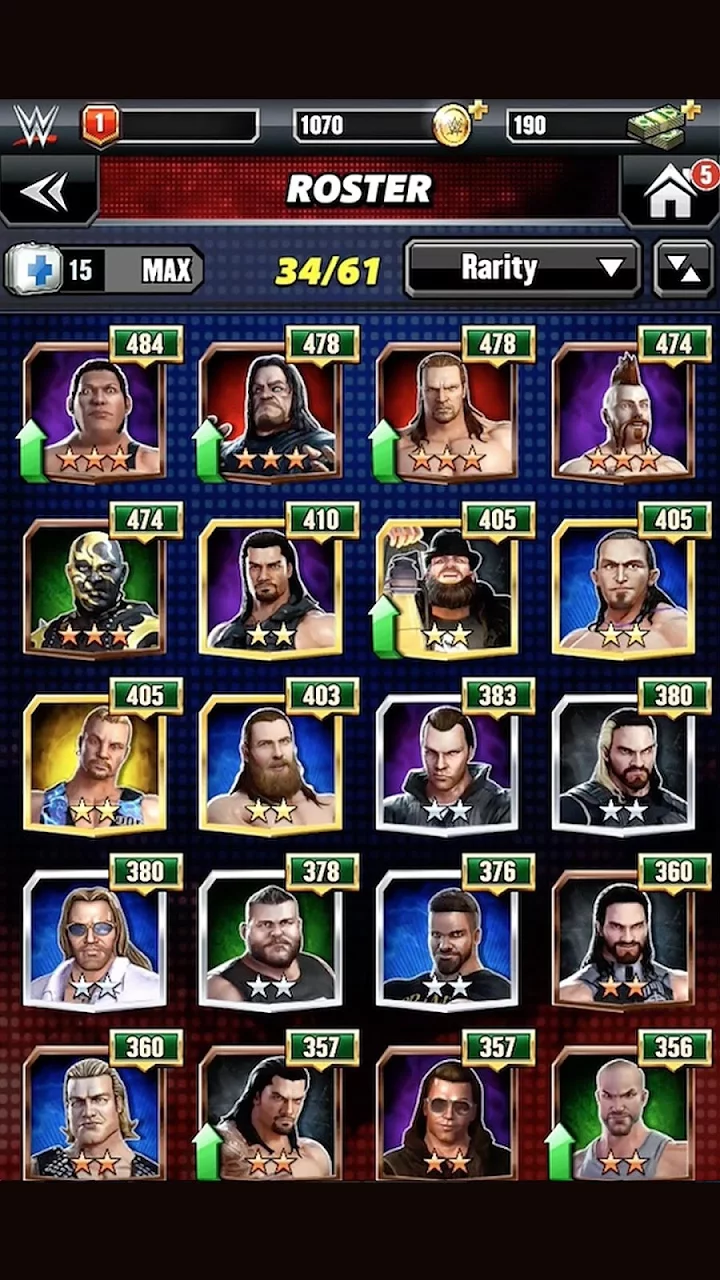Screen dimensions: 720x1280
Task: Select the 383-rated superstar card
Action: coord(447,762)
